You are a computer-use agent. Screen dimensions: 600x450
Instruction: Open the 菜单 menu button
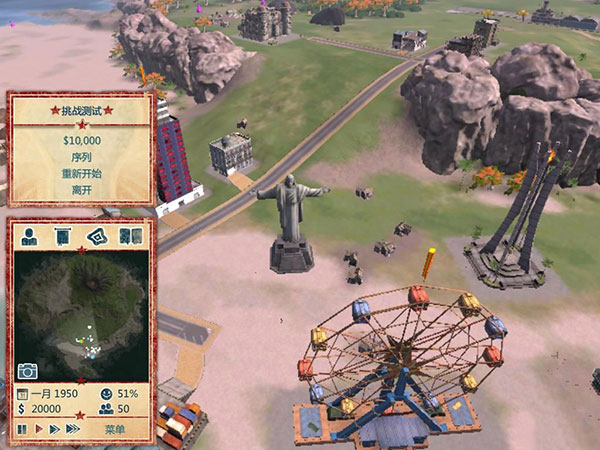pyautogui.click(x=116, y=429)
